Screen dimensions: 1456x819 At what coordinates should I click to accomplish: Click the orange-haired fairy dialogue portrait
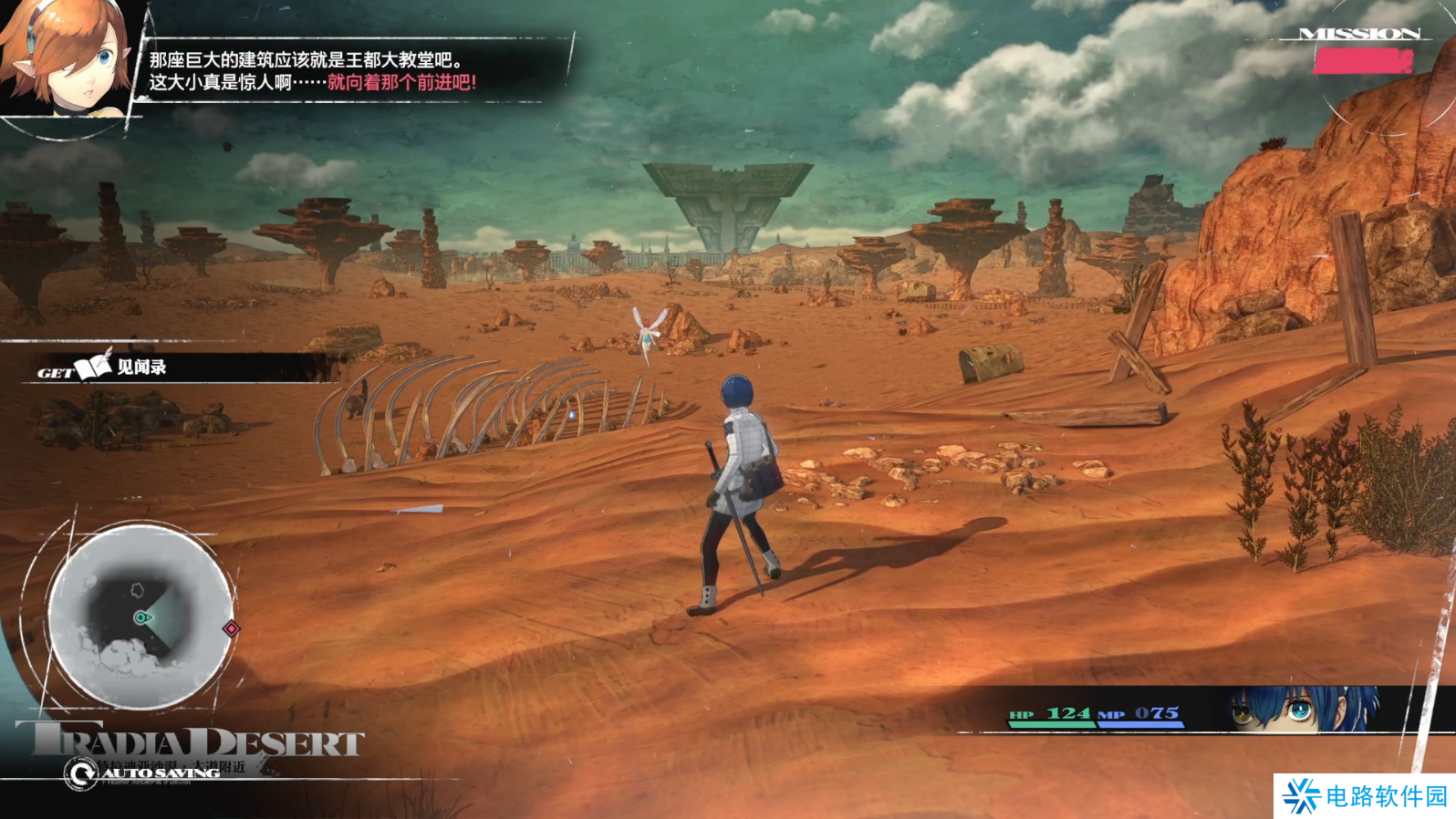pos(66,58)
